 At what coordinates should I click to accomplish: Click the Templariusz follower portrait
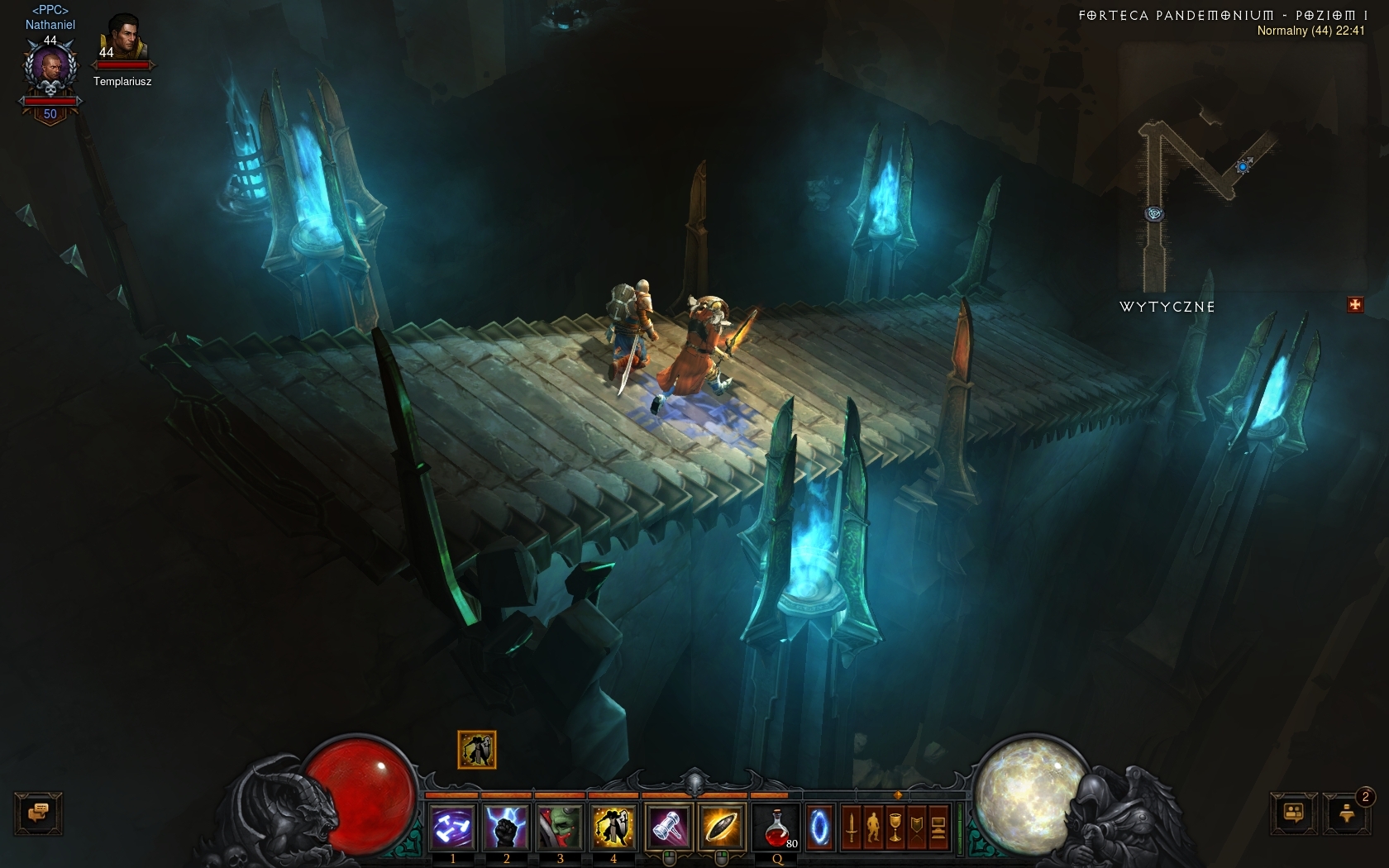pos(122,37)
